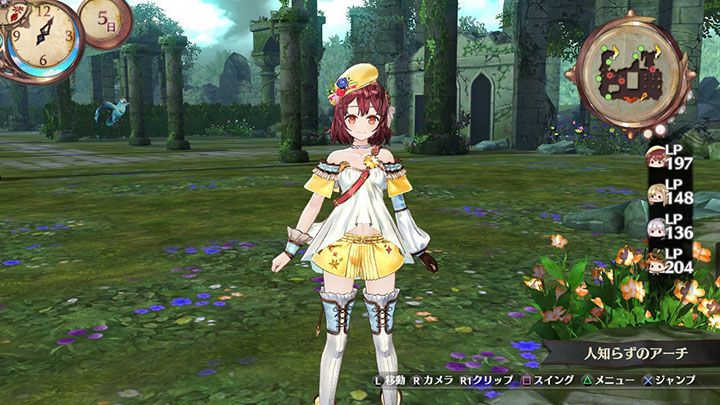Select the party portrait with 204 LP
The height and width of the screenshot is (405, 720).
point(656,263)
